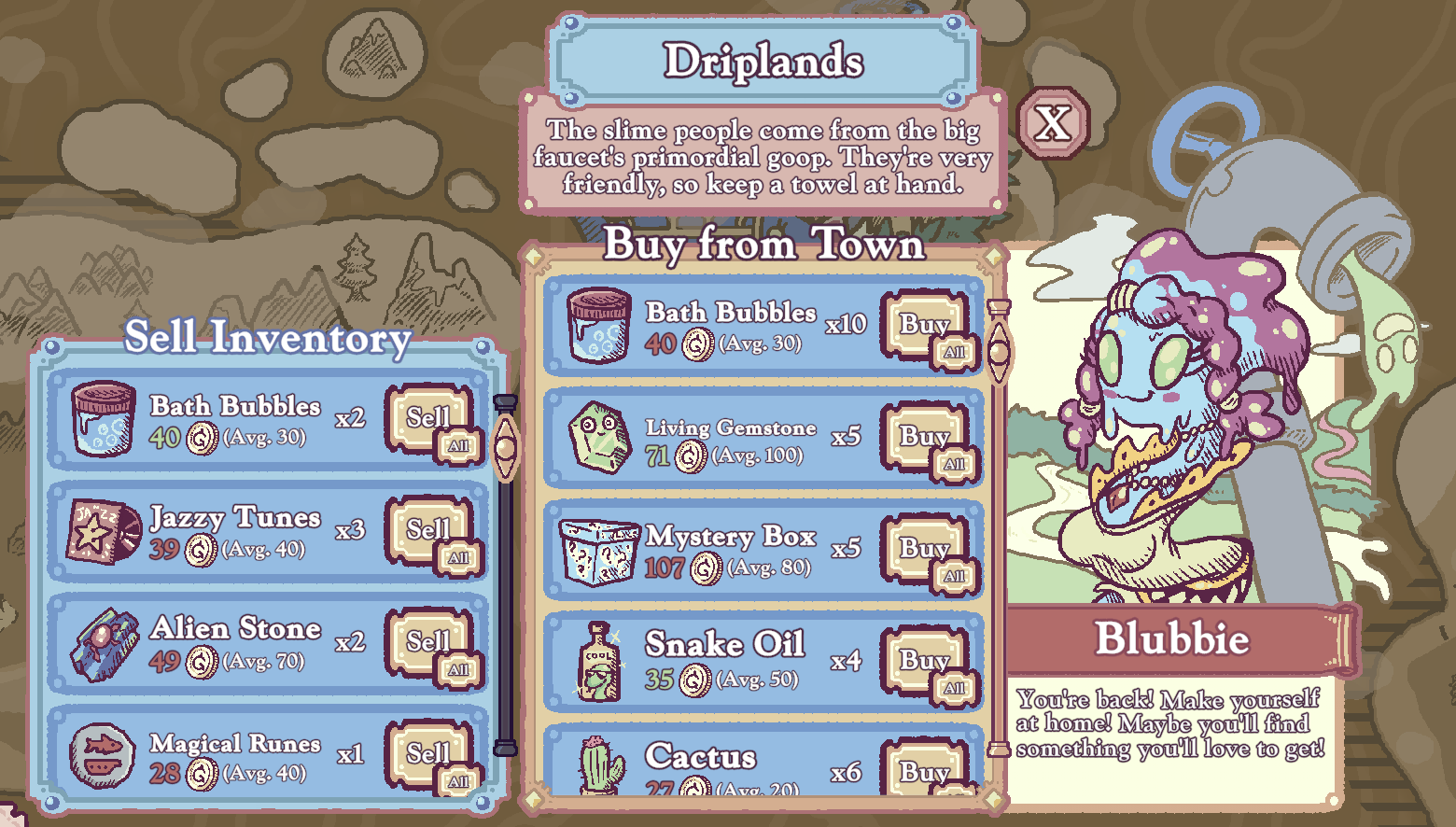
Task: Close the Driplands shop window
Action: click(1054, 122)
